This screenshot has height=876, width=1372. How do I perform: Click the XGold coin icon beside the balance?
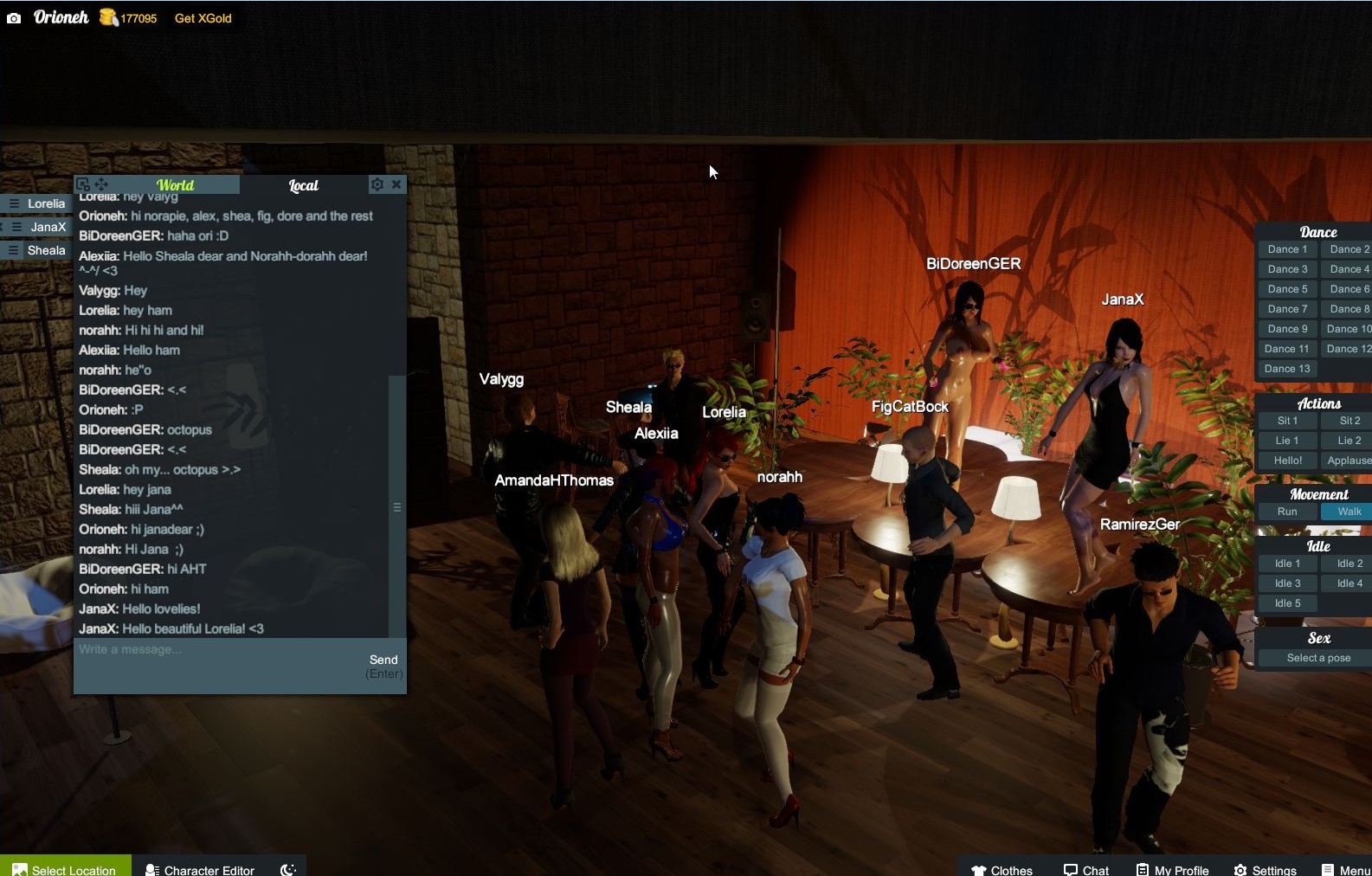click(x=106, y=17)
